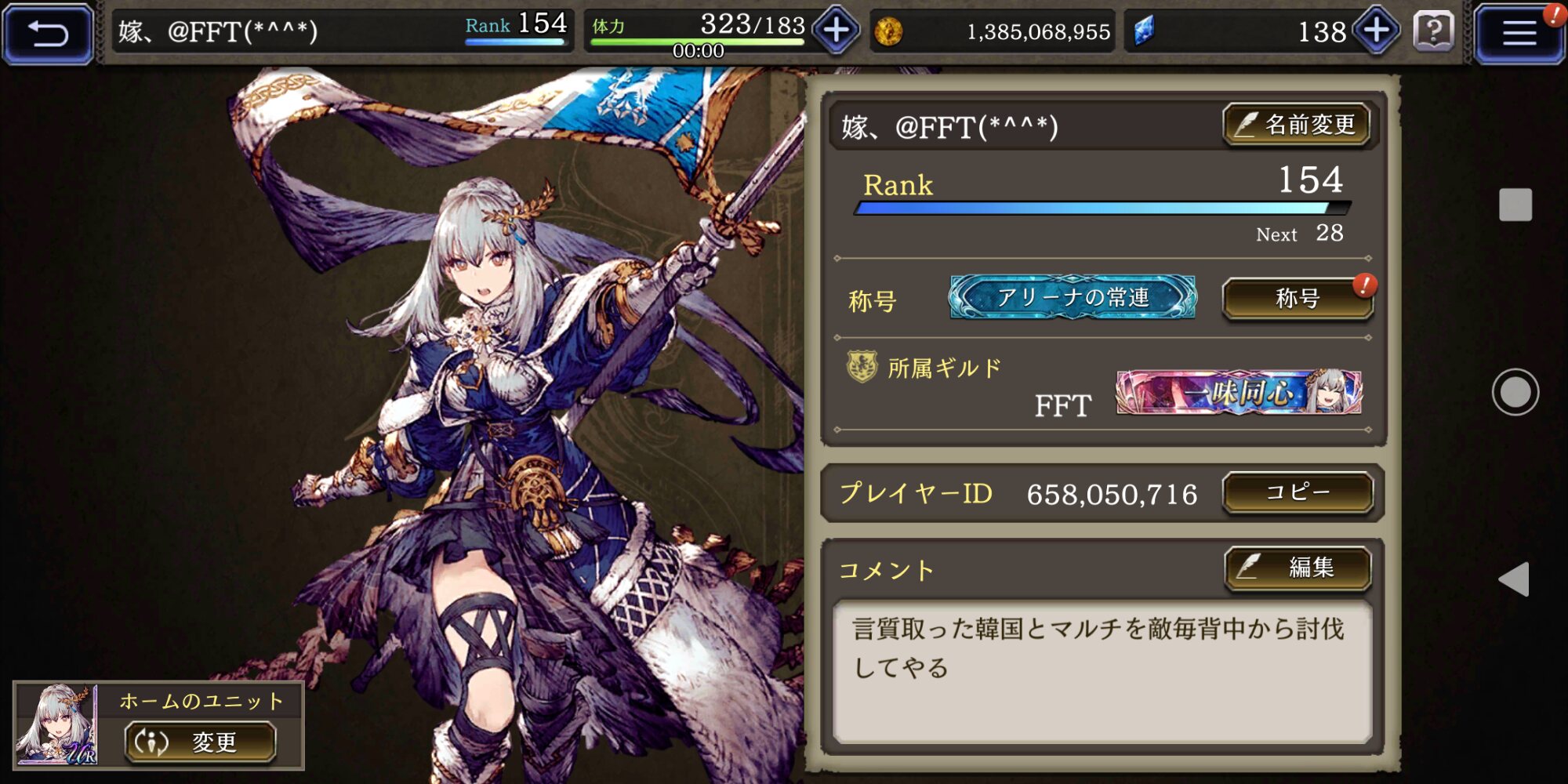Add stamina with the plus button
1568x784 pixels.
coord(836,31)
